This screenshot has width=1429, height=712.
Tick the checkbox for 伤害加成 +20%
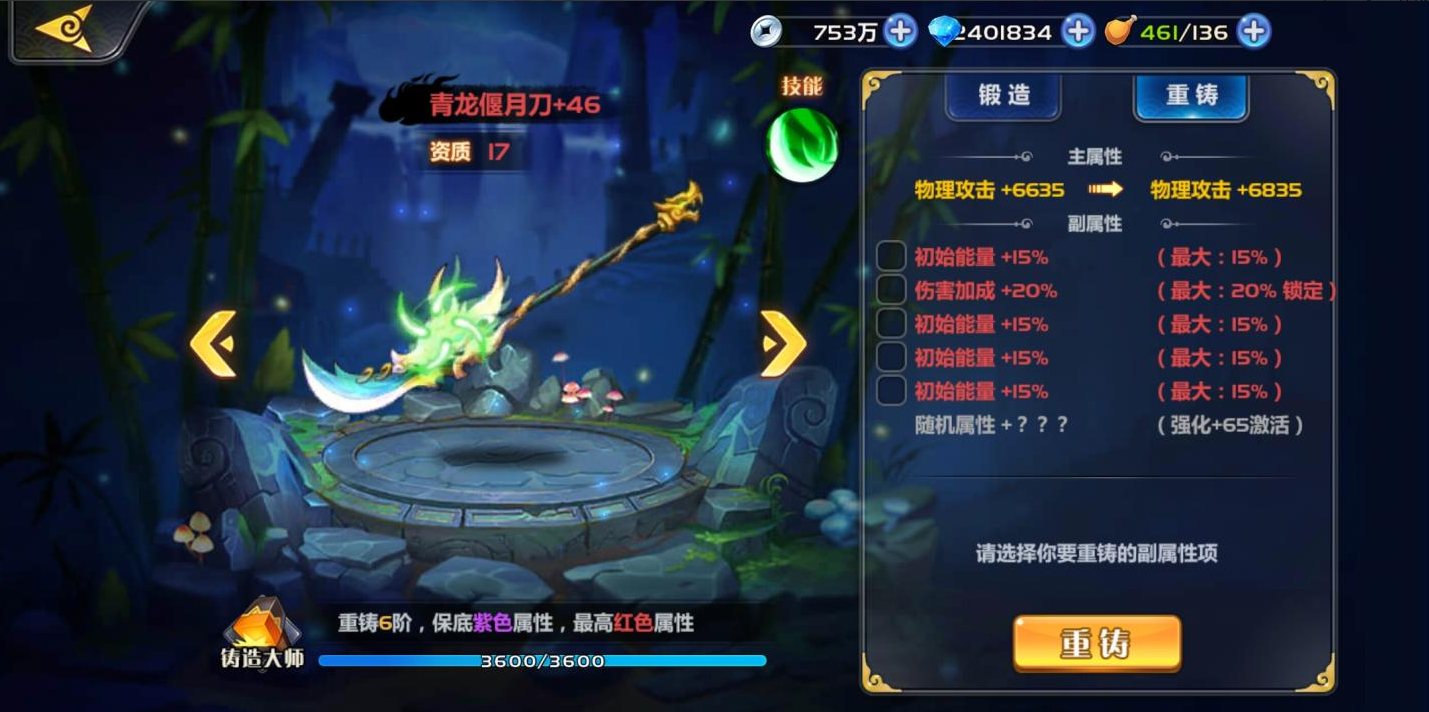click(x=891, y=291)
